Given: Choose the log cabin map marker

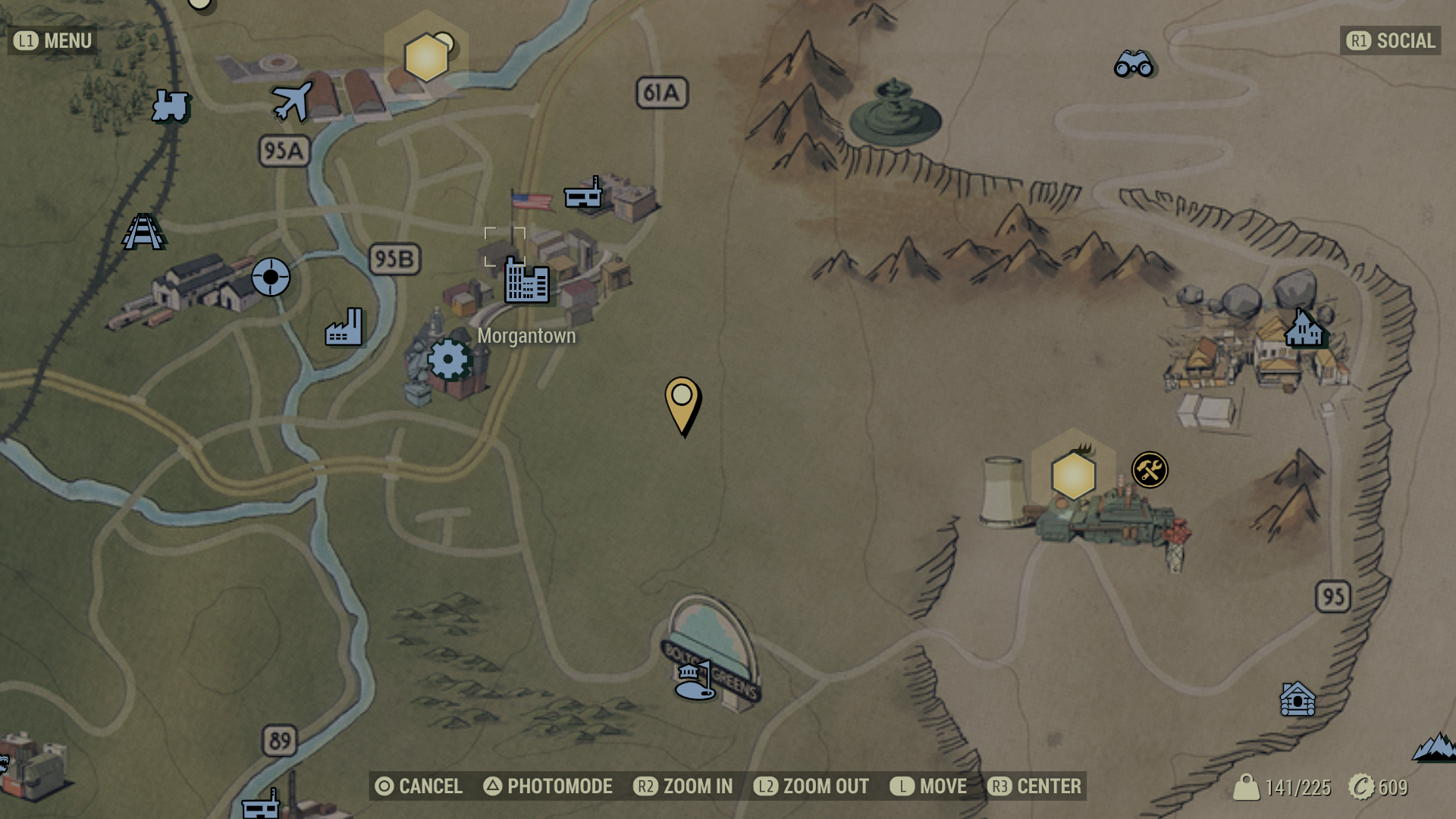Looking at the screenshot, I should [x=1298, y=699].
